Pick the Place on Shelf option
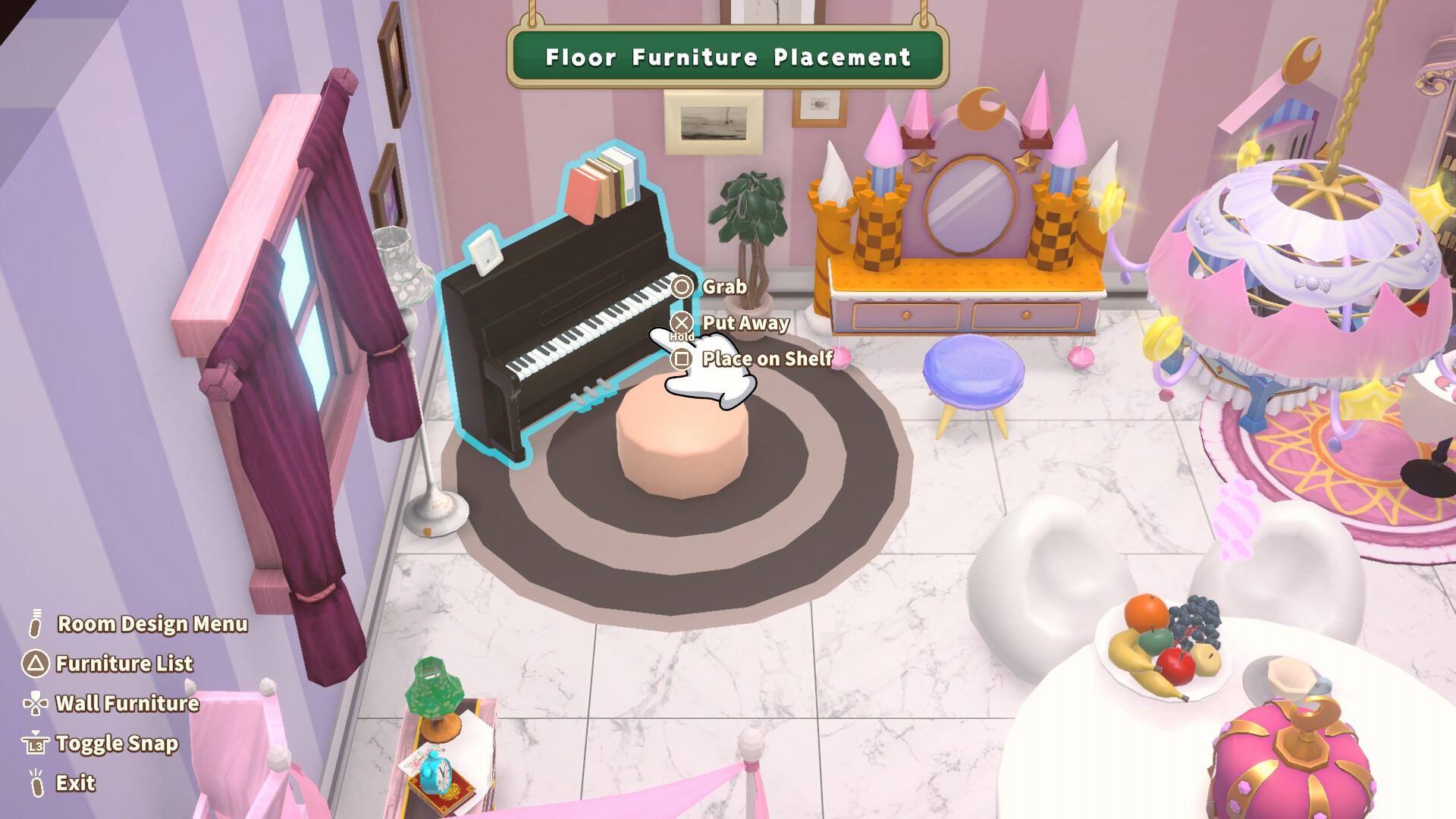 tap(766, 359)
